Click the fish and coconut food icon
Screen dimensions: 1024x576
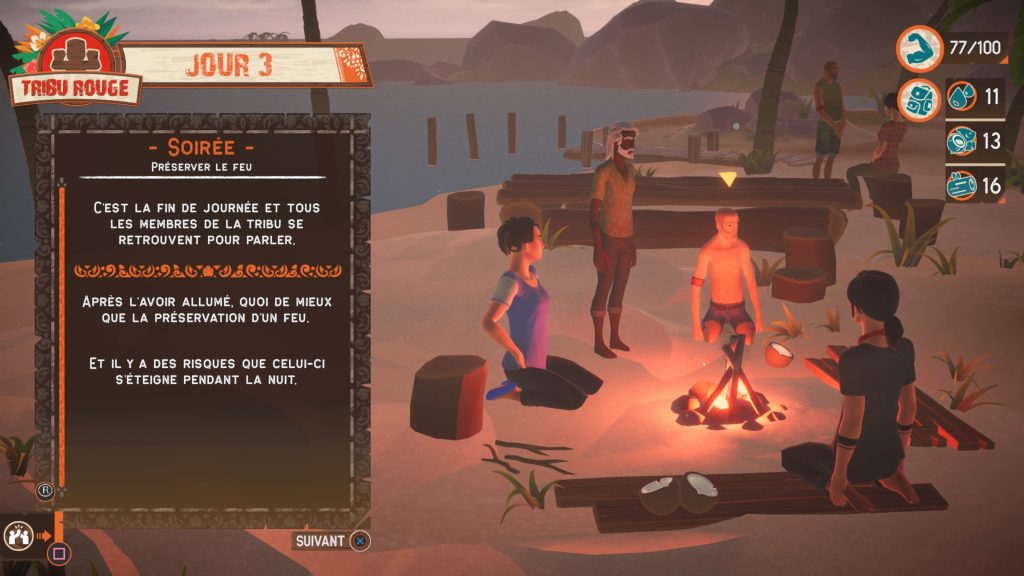coord(961,141)
